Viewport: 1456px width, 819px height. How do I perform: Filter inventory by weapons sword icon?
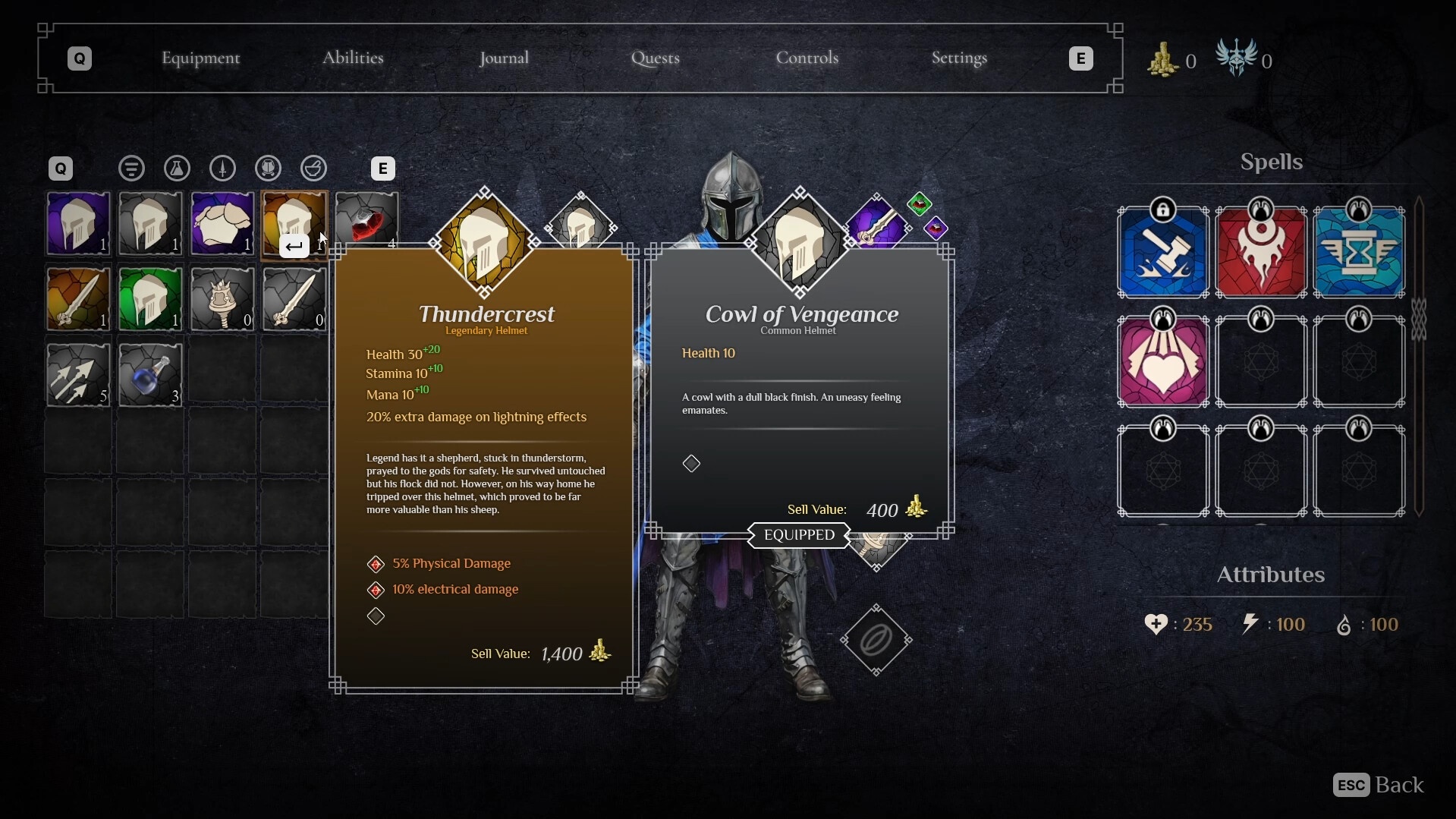[222, 169]
